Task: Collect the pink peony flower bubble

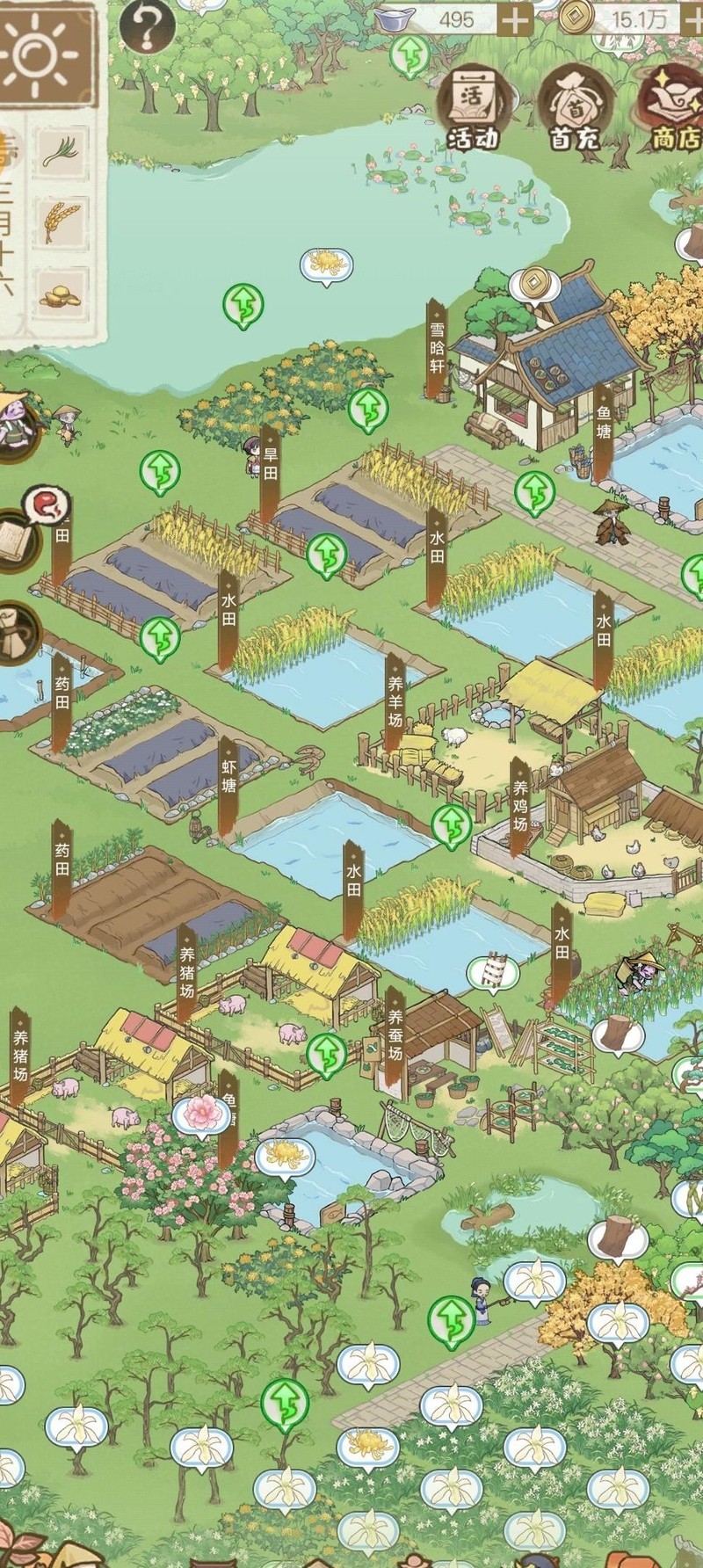Action: tap(202, 1113)
